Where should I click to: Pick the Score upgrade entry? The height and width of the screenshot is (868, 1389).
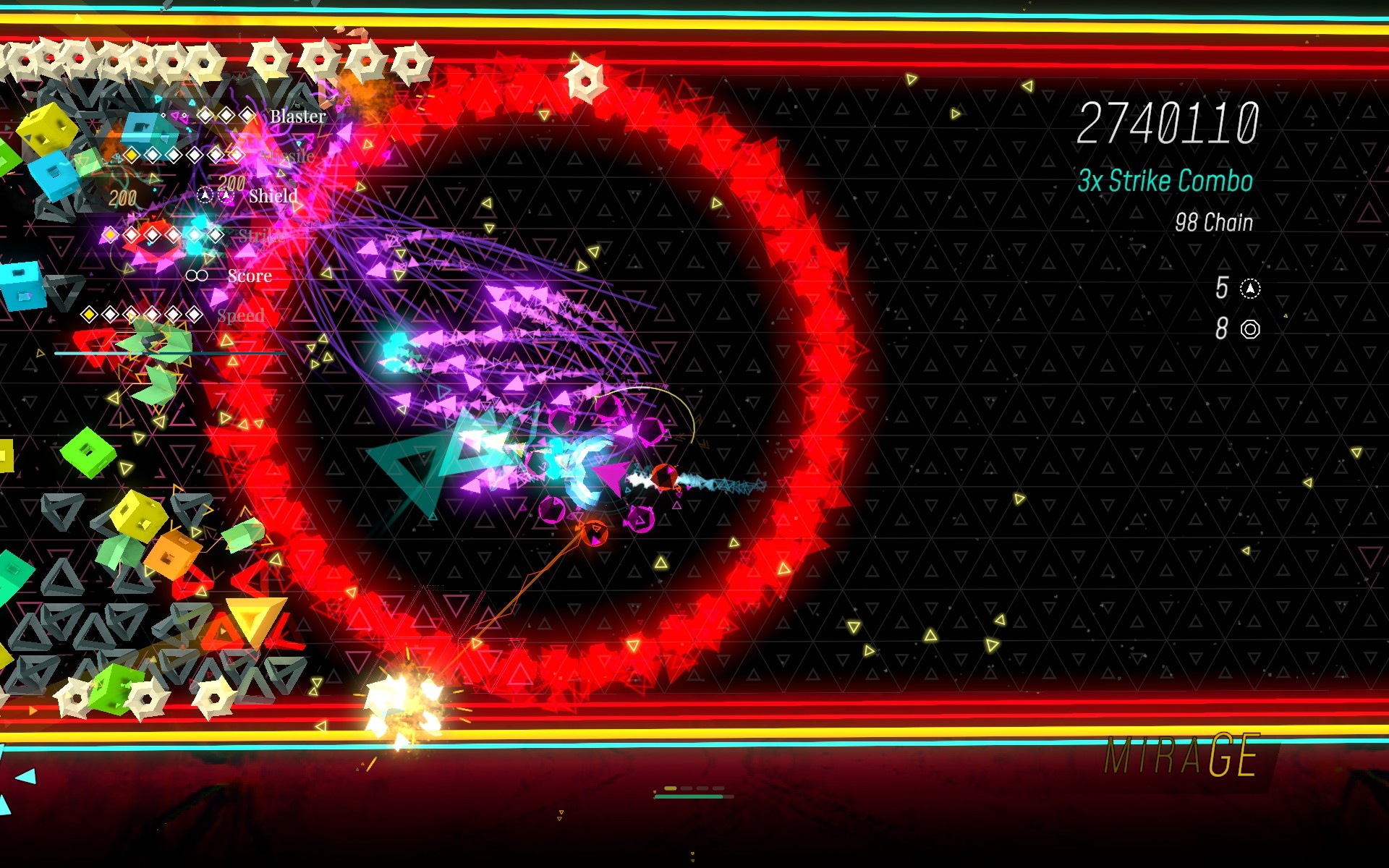click(x=250, y=276)
